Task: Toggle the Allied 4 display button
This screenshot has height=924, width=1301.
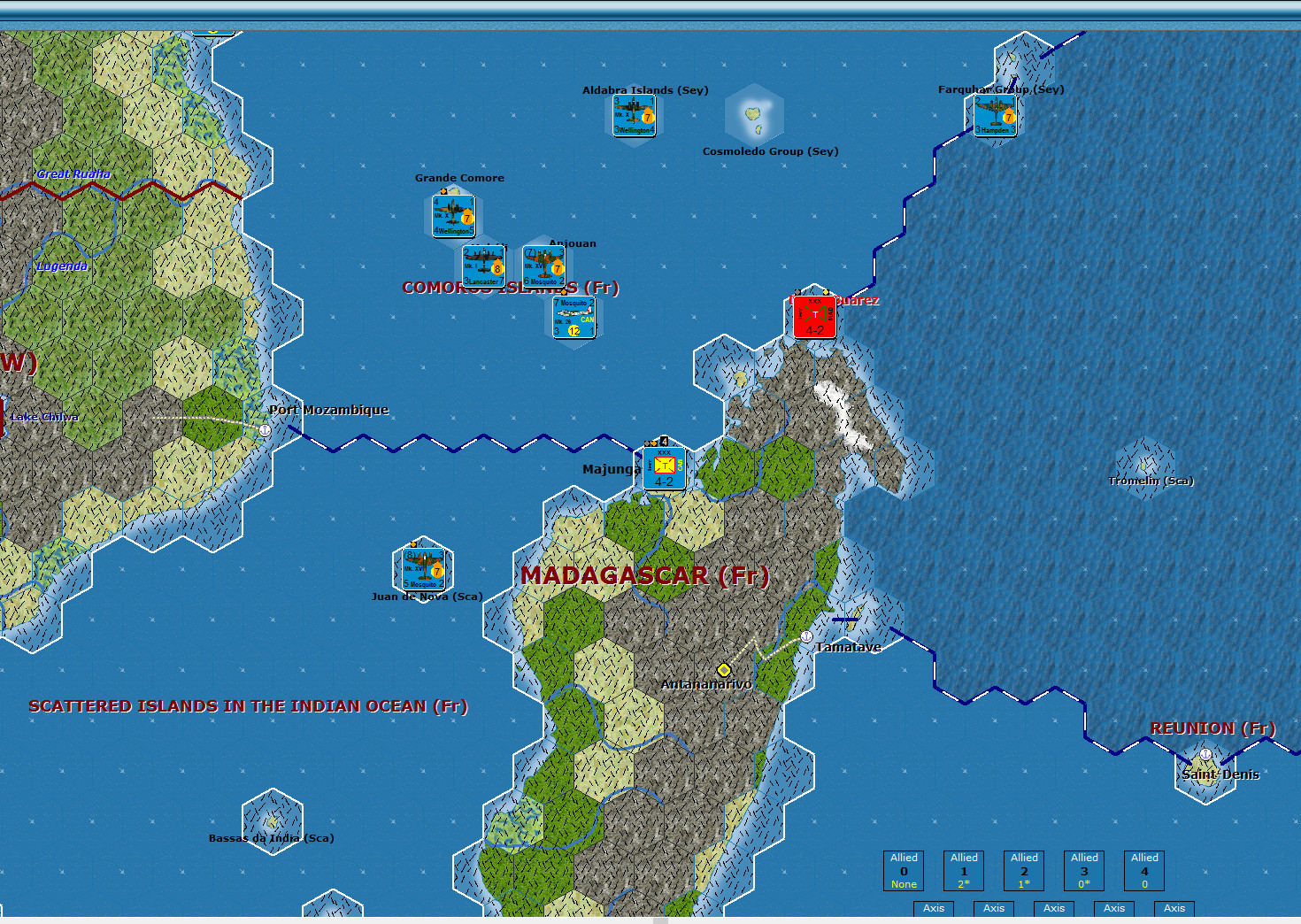Action: point(1143,870)
